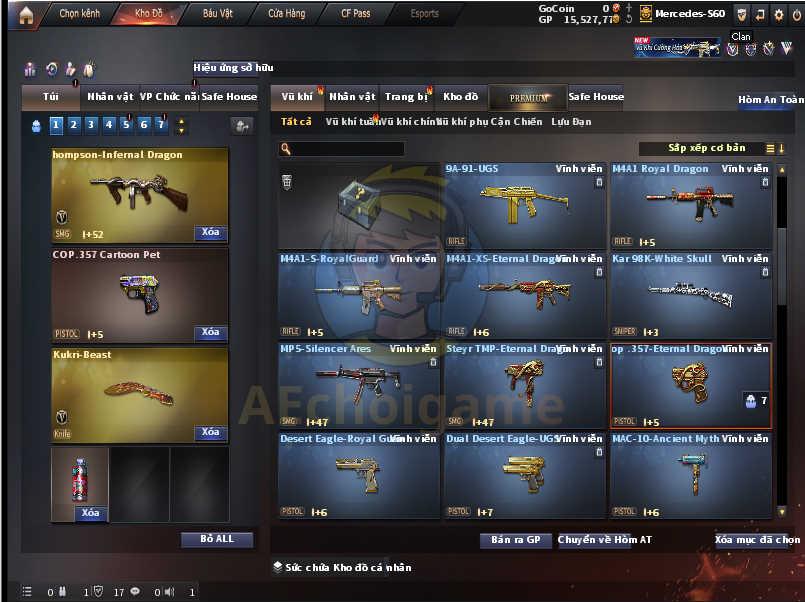Filter by Lựu Đạn category

[x=571, y=122]
